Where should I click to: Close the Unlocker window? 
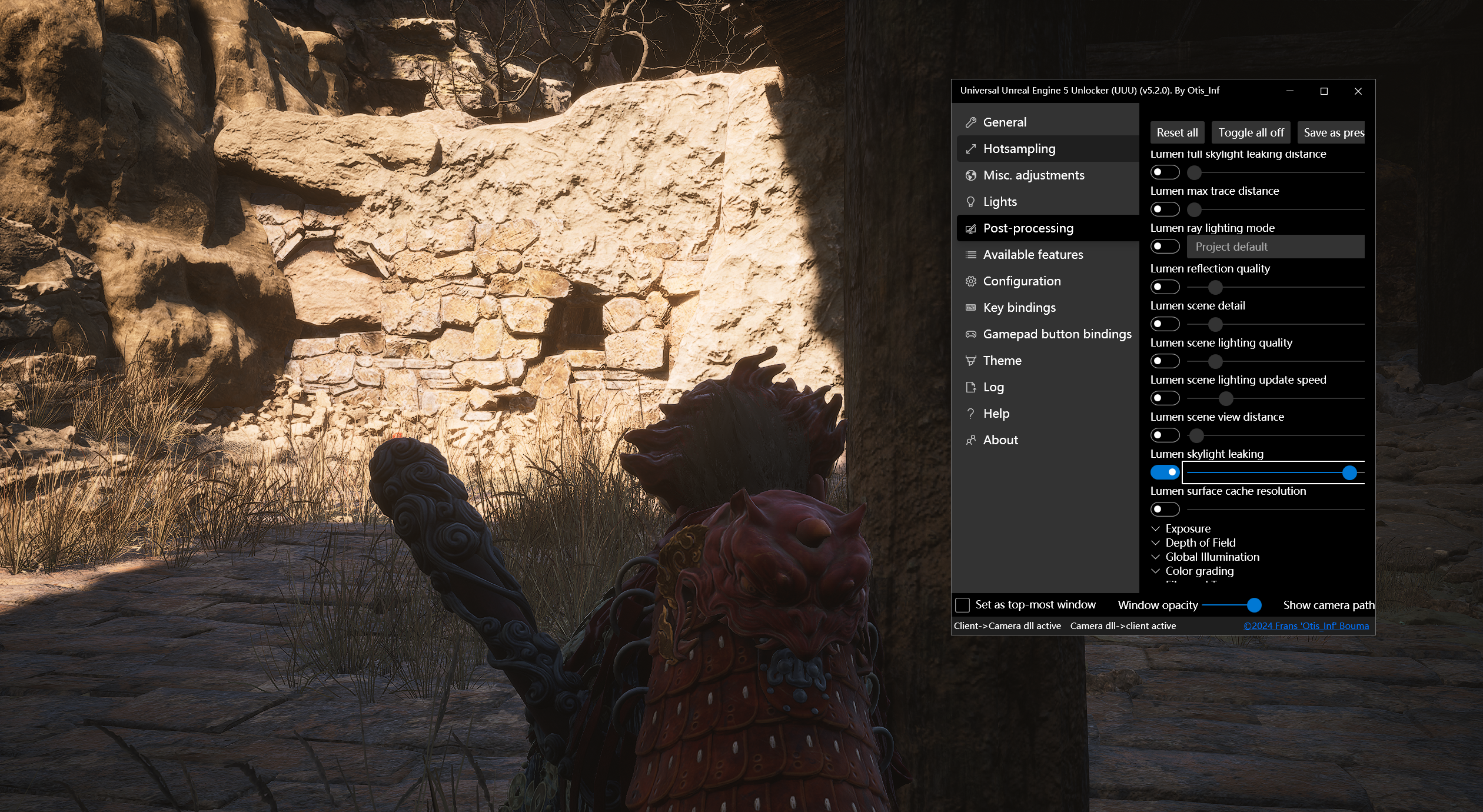(x=1358, y=91)
